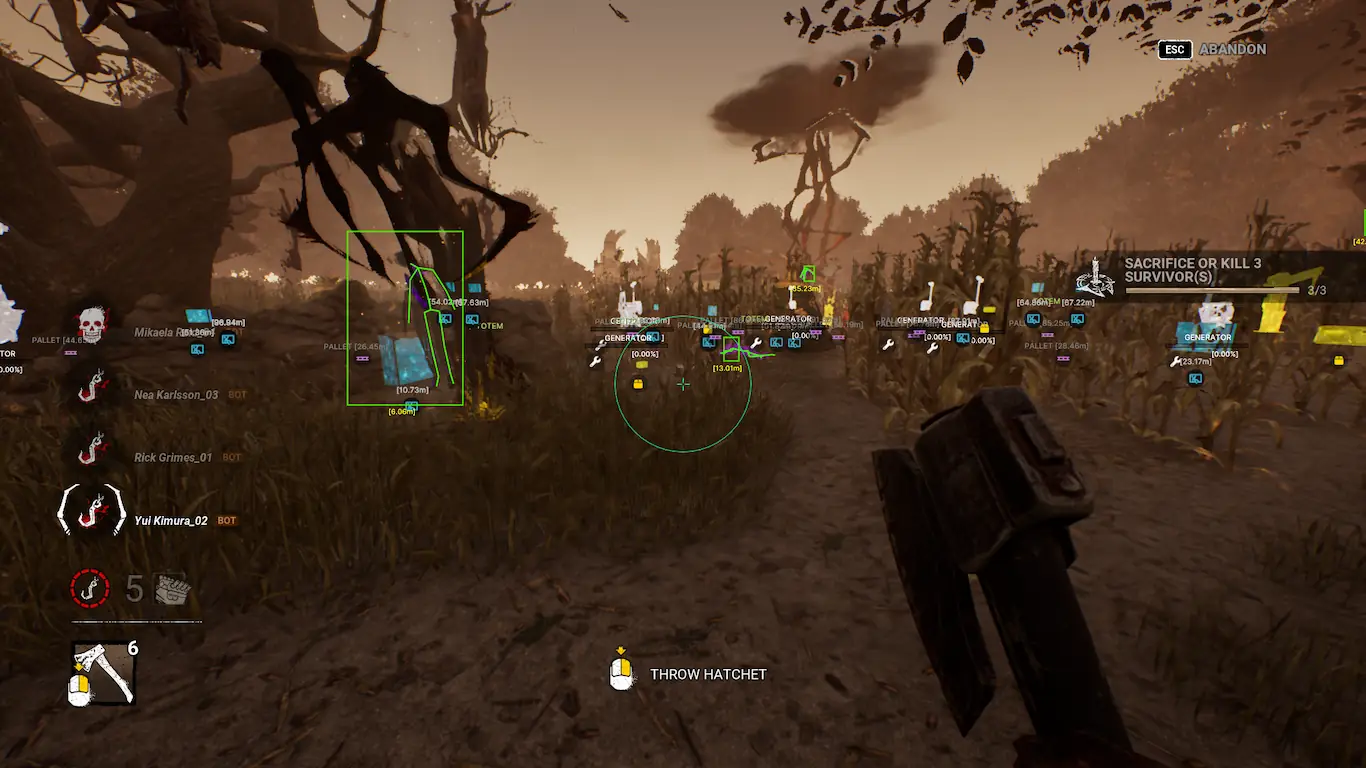Click the Abandon match button
Viewport: 1366px width, 768px height.
(x=1231, y=49)
